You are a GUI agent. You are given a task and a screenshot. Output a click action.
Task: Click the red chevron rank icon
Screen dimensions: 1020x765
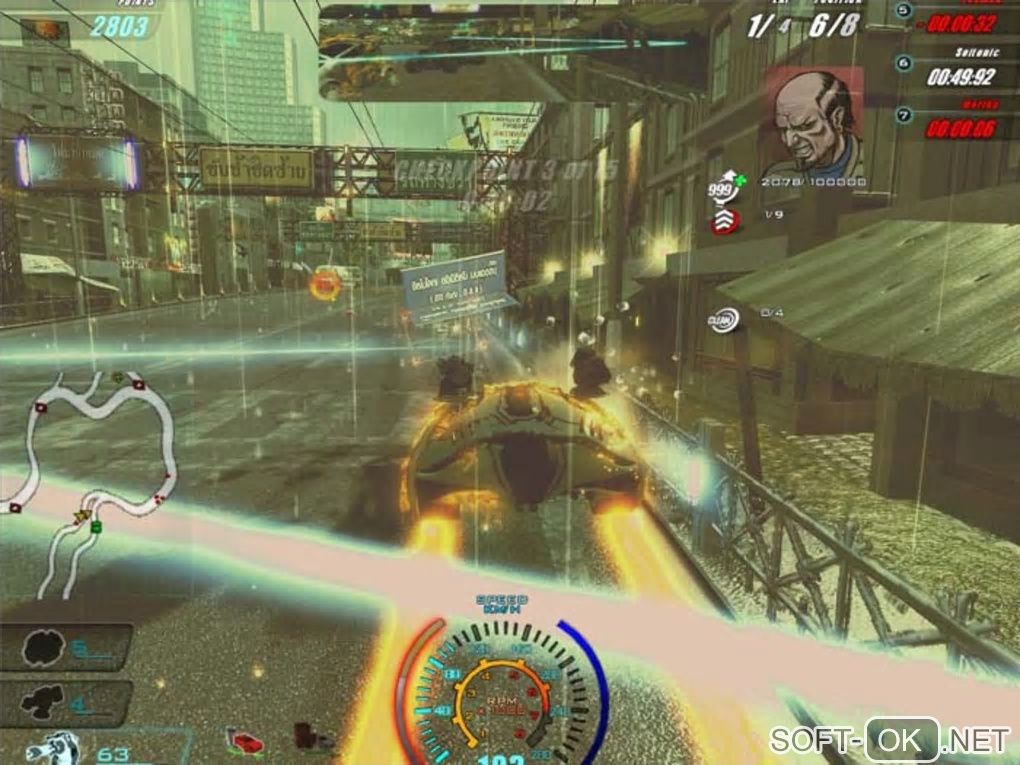point(726,221)
